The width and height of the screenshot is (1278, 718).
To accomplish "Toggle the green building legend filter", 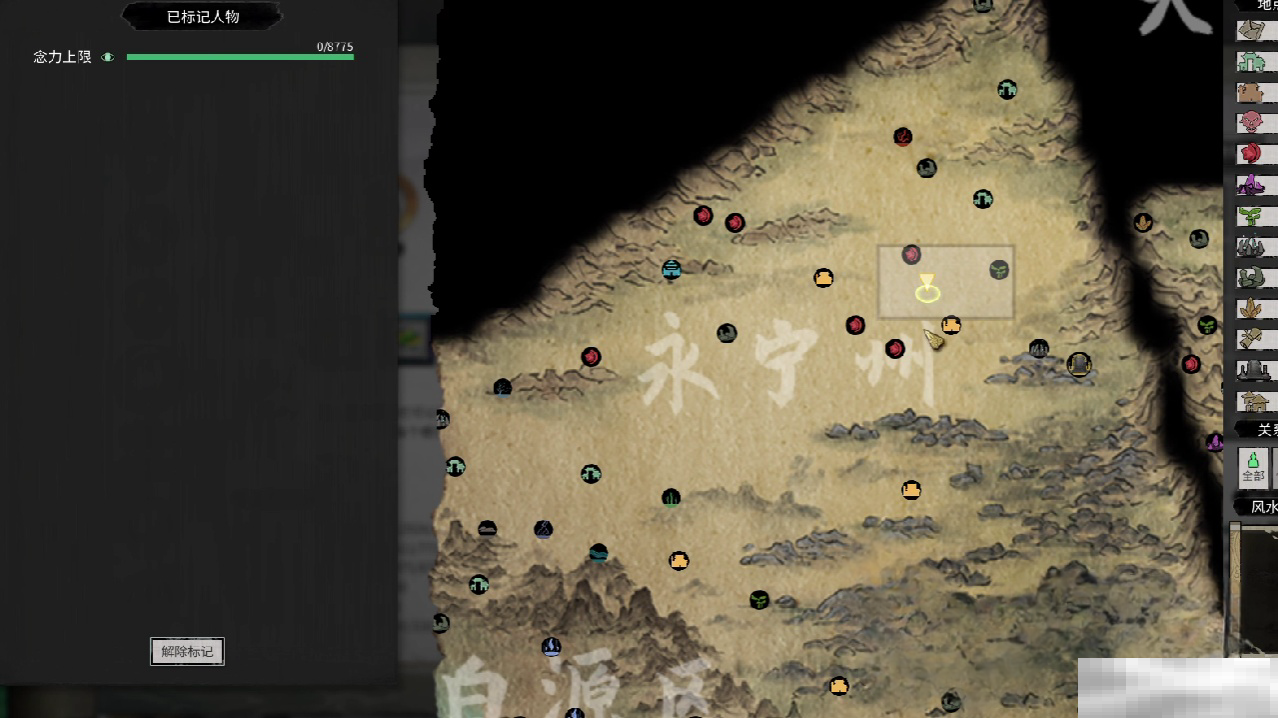I will tap(1252, 61).
